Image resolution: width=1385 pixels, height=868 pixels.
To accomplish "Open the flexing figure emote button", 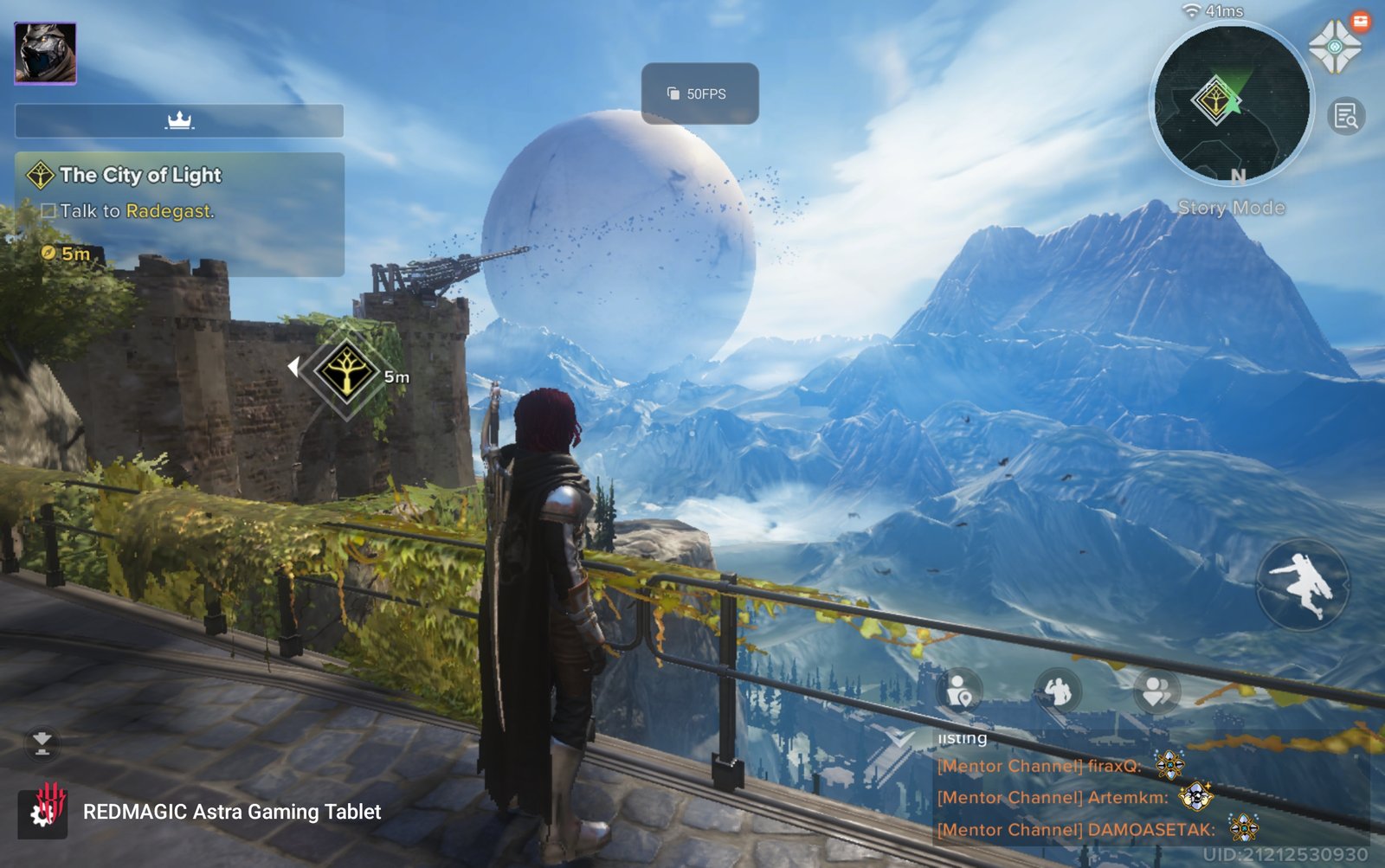I will coord(1058,691).
